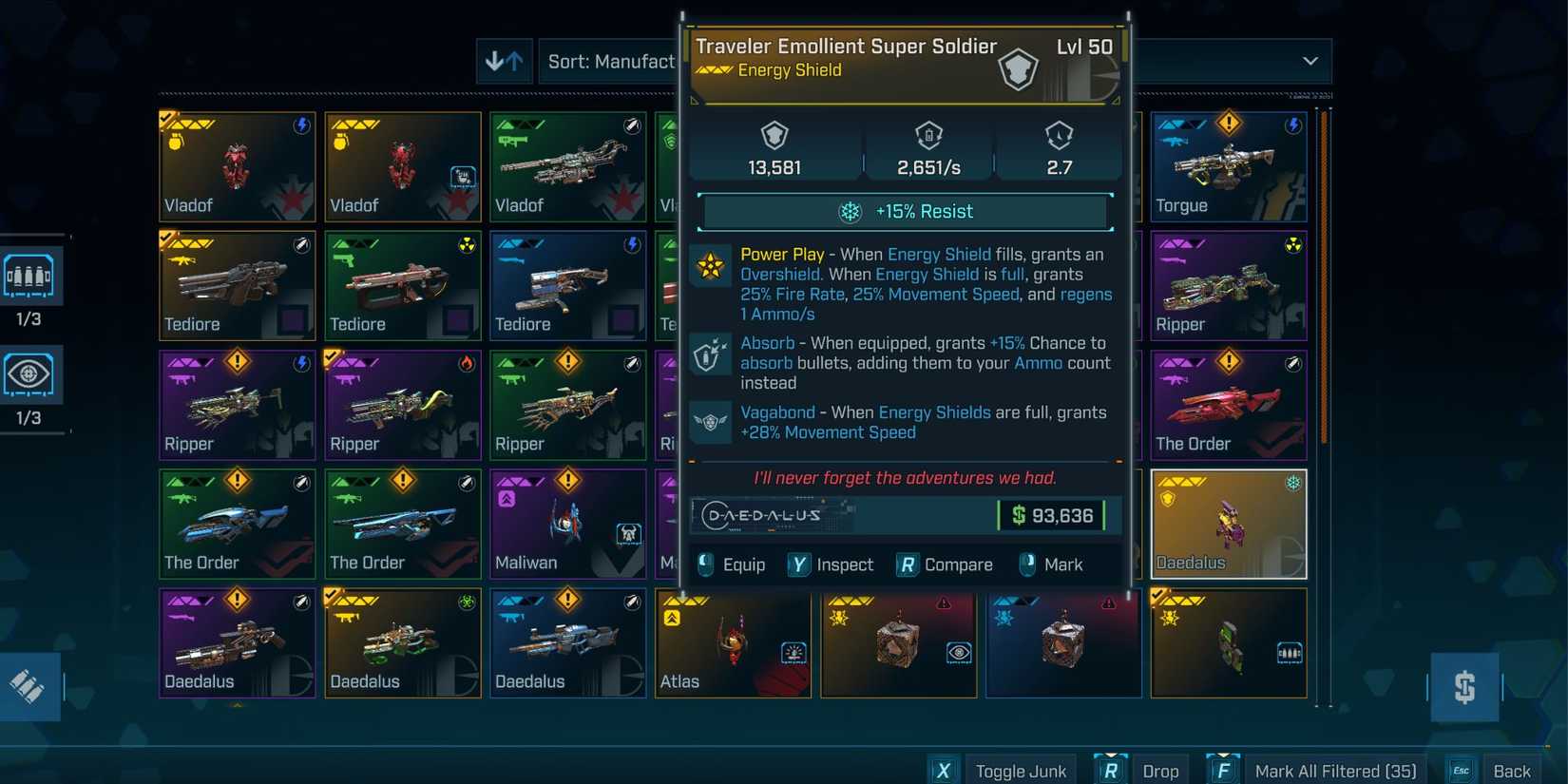Click the +15% Cryo Resist badge
Viewport: 1568px width, 784px height.
click(904, 211)
